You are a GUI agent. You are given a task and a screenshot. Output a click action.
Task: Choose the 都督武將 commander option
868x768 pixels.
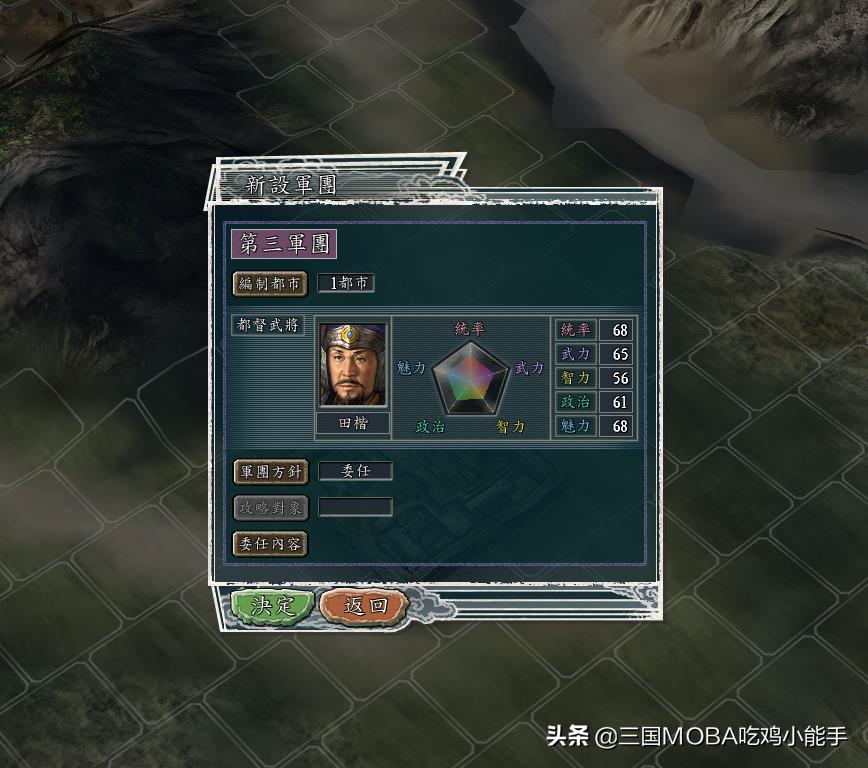click(269, 326)
